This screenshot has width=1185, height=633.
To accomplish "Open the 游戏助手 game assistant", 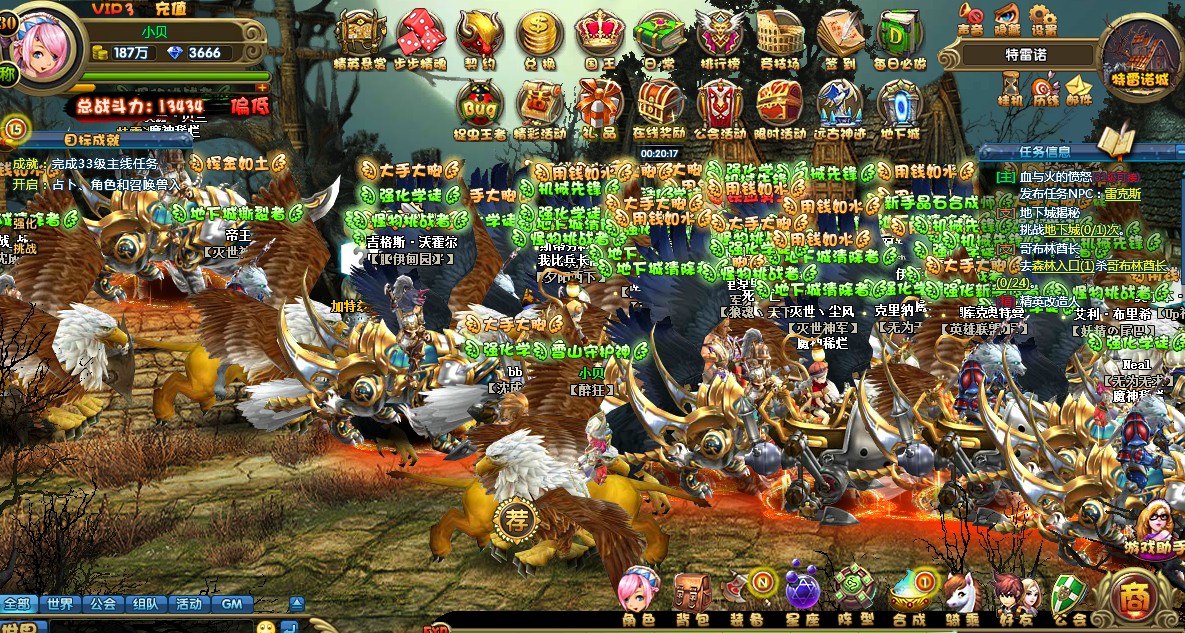I will coord(1160,526).
